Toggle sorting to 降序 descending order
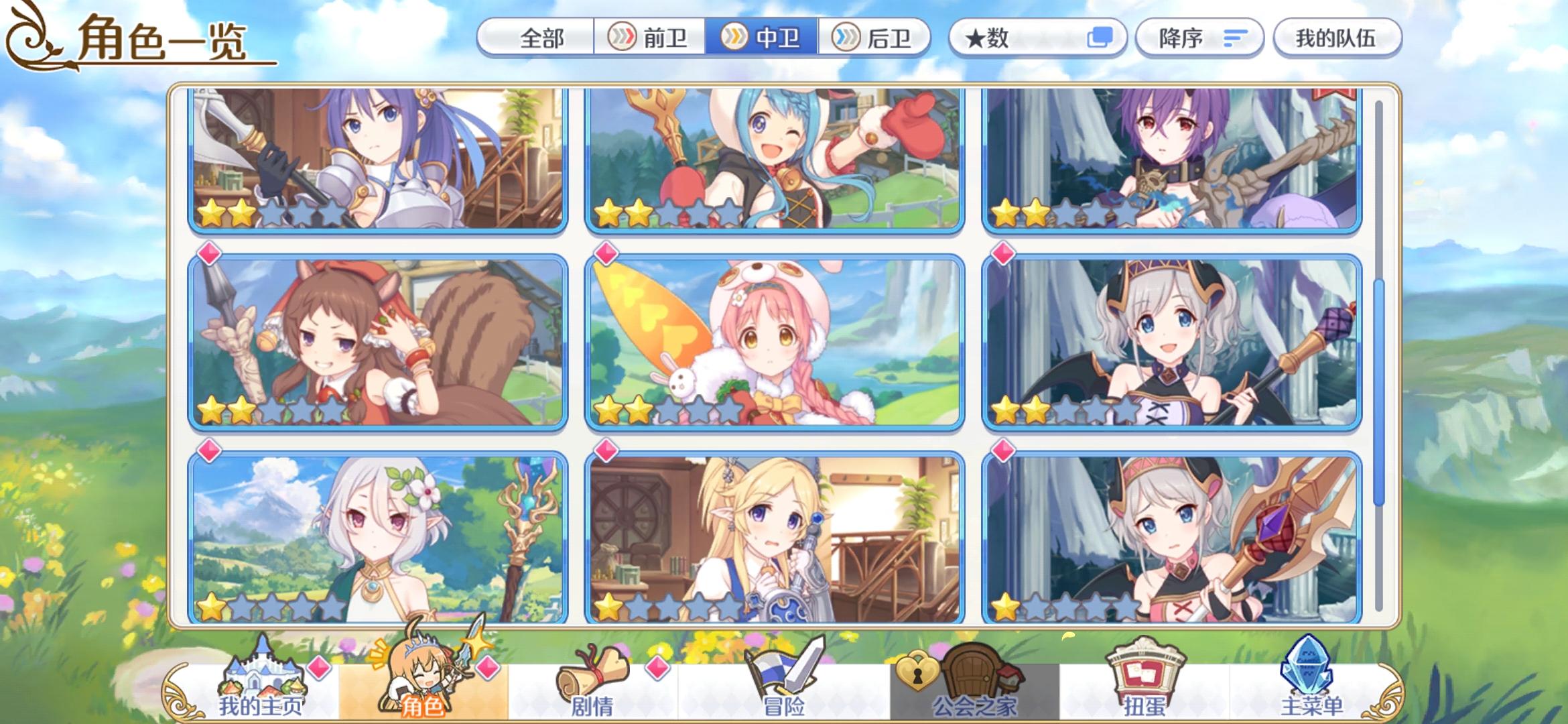 click(1199, 38)
